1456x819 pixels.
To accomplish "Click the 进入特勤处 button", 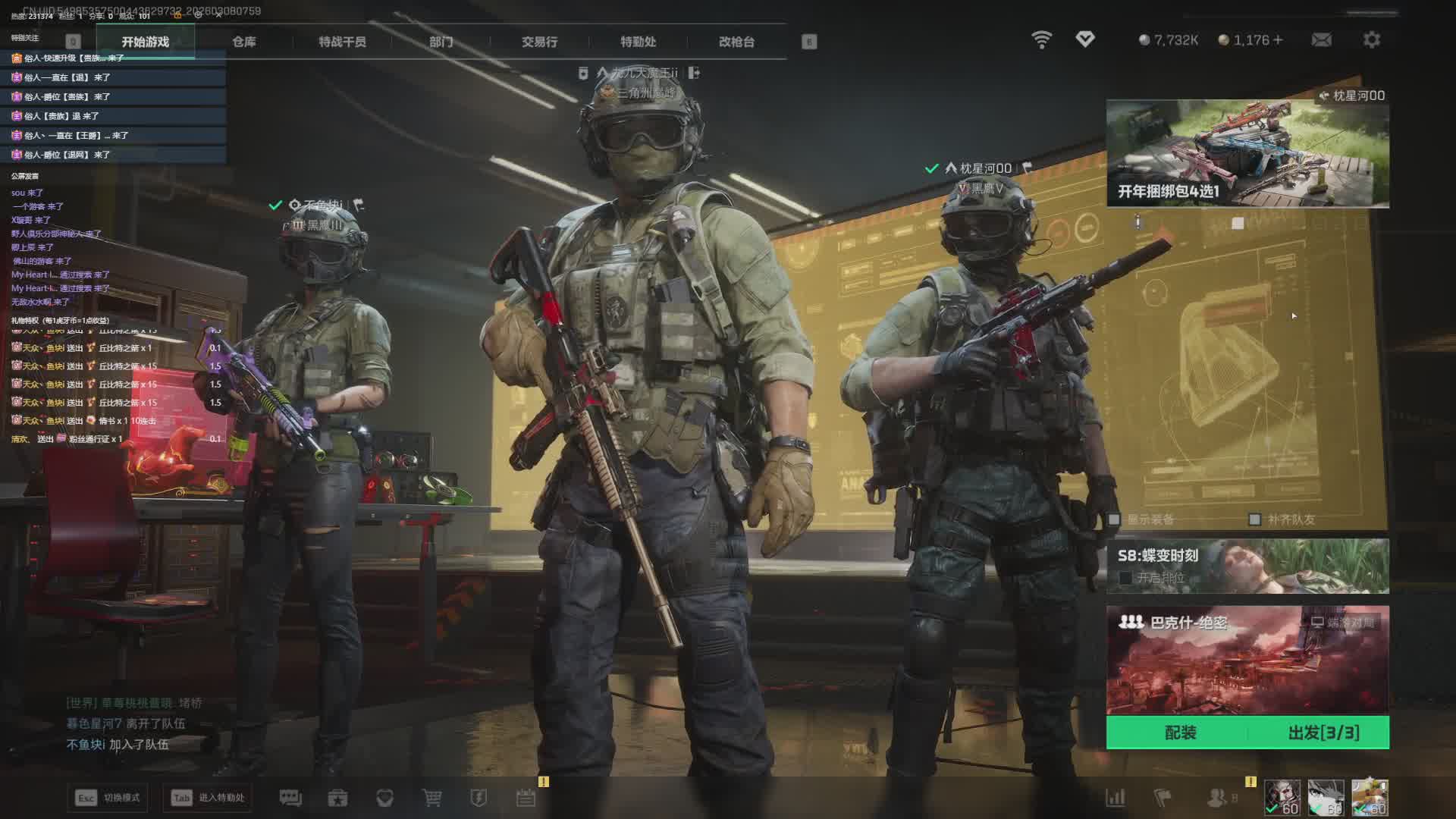I will tap(208, 798).
